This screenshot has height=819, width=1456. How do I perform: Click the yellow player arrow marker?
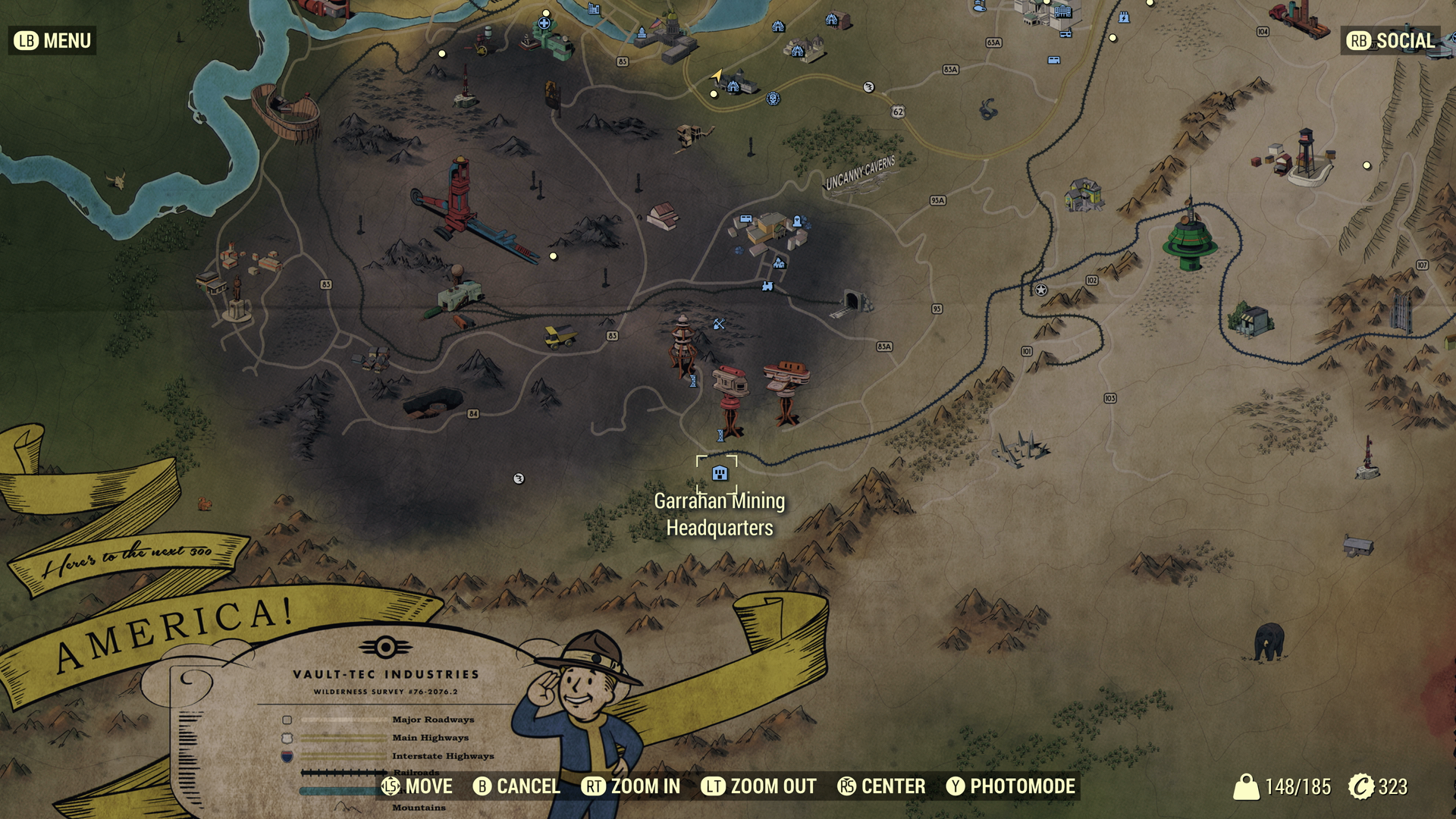[717, 75]
